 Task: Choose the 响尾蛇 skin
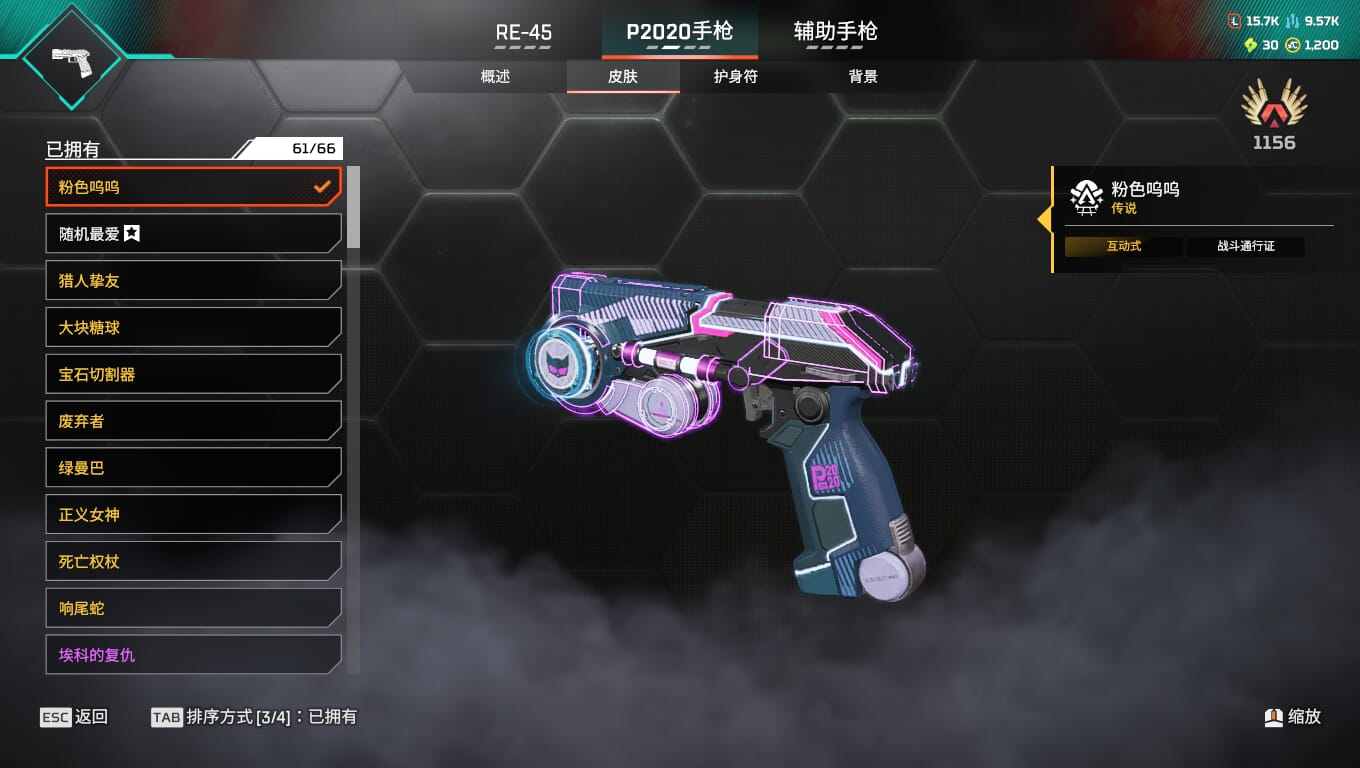pos(193,608)
